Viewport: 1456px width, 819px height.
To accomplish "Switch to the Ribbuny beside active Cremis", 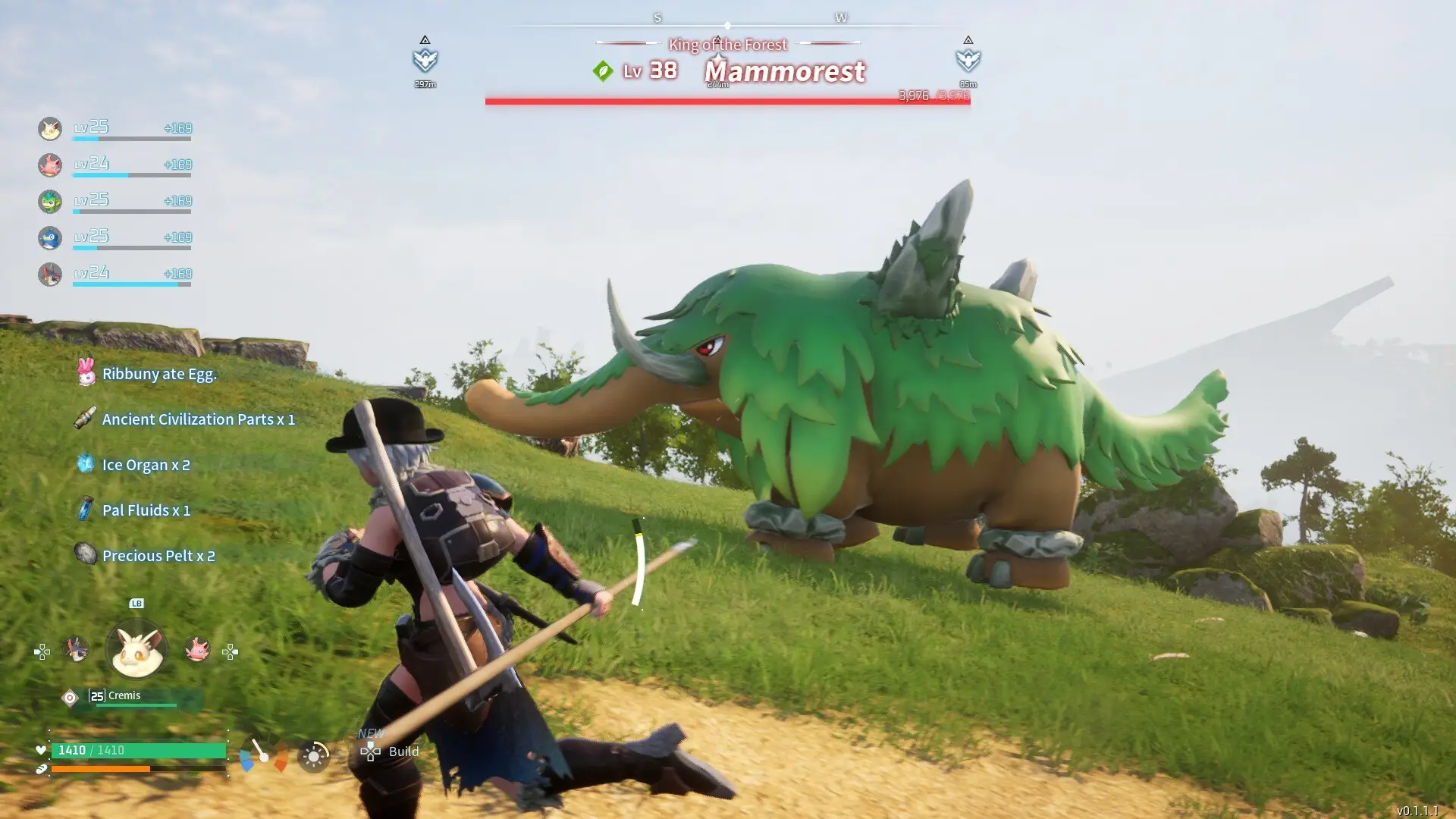I will (x=197, y=649).
